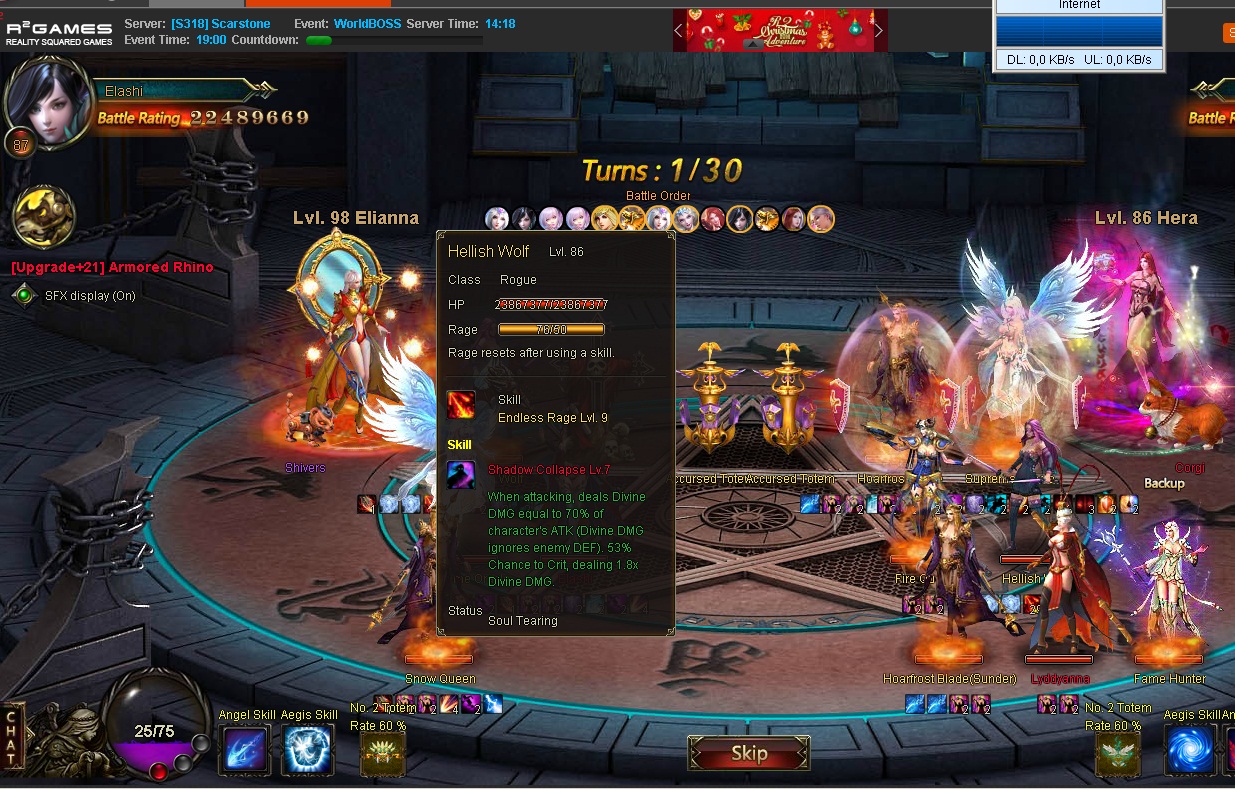1235x790 pixels.
Task: Select the Endless Rage skill icon
Action: tap(461, 406)
